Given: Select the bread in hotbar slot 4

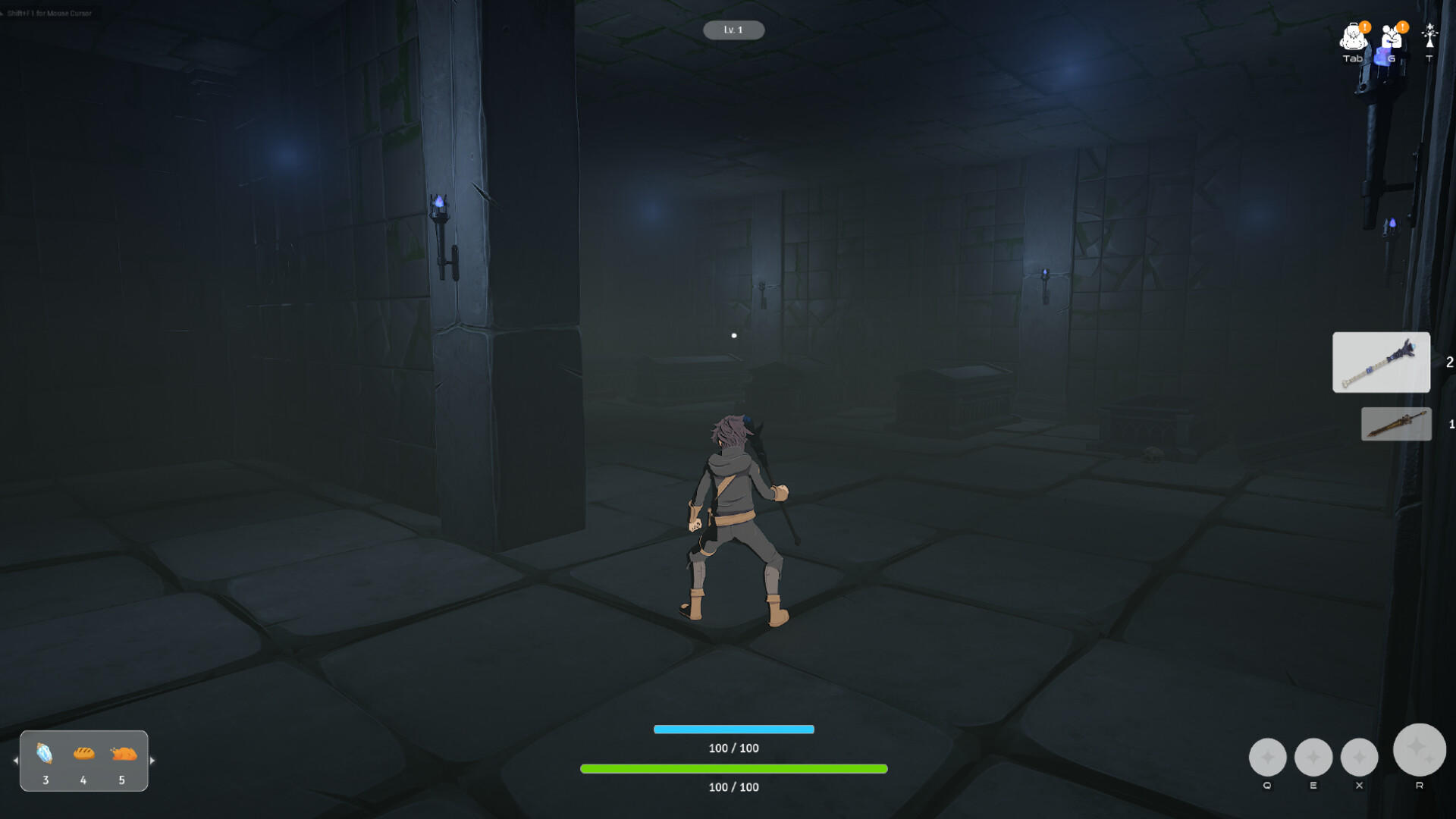Looking at the screenshot, I should point(83,754).
